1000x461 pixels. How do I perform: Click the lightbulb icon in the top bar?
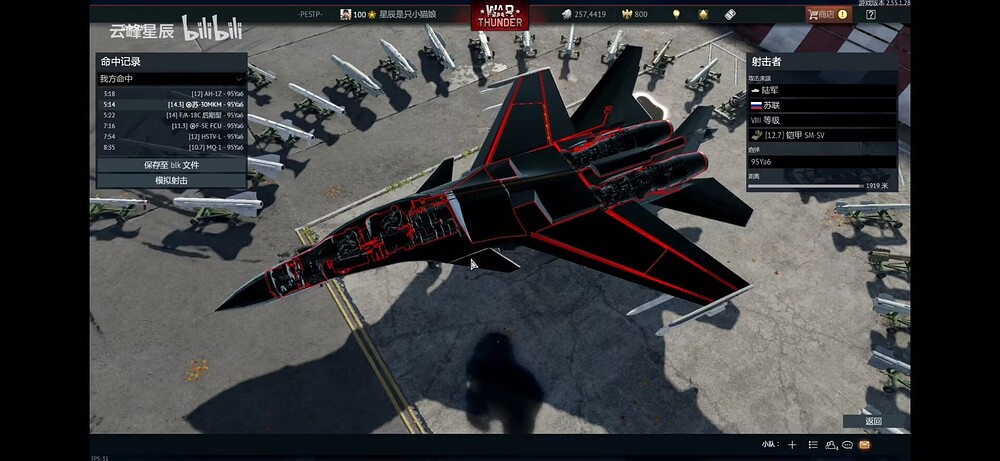(x=676, y=15)
